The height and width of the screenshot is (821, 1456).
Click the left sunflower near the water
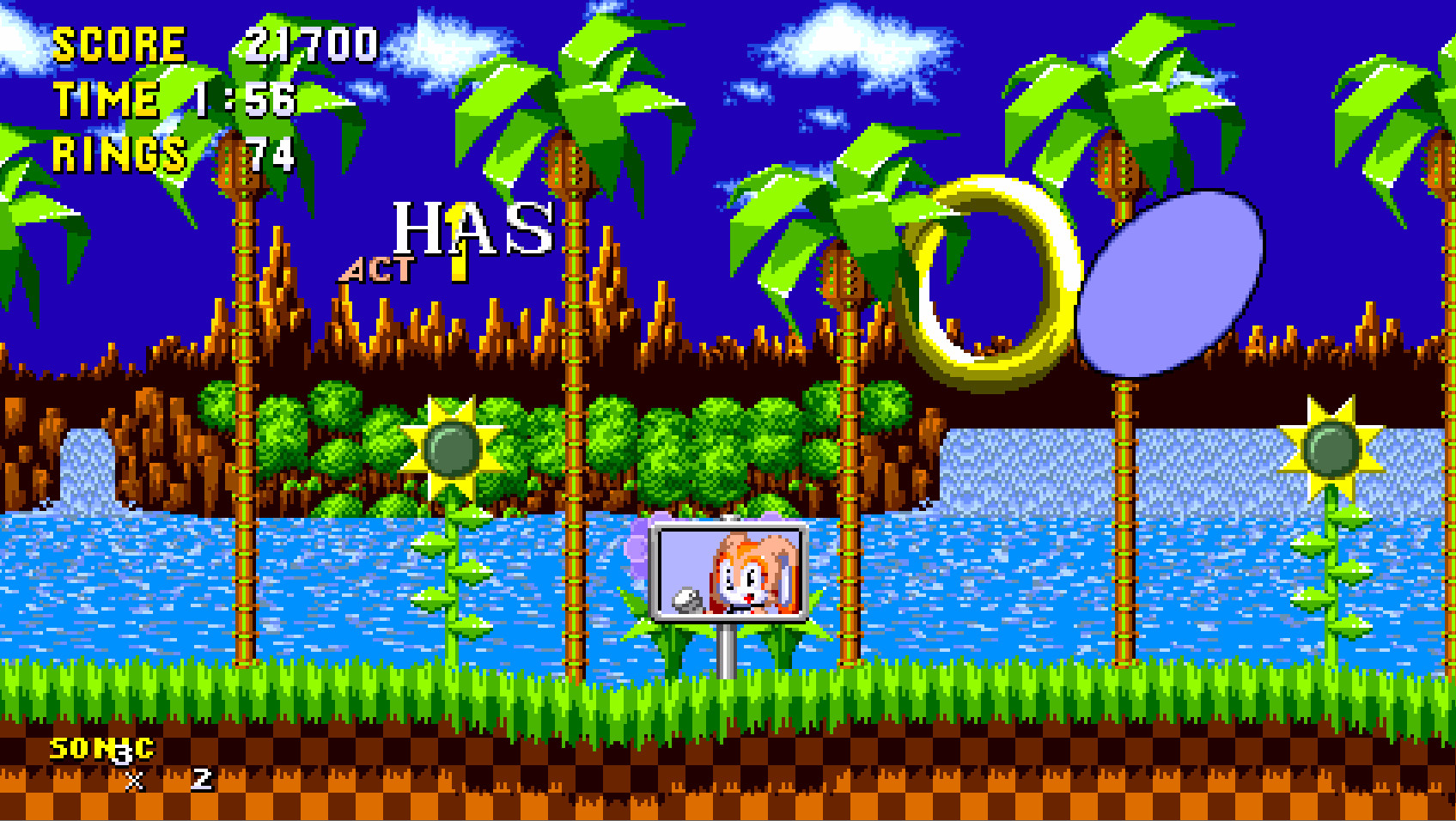(x=451, y=447)
